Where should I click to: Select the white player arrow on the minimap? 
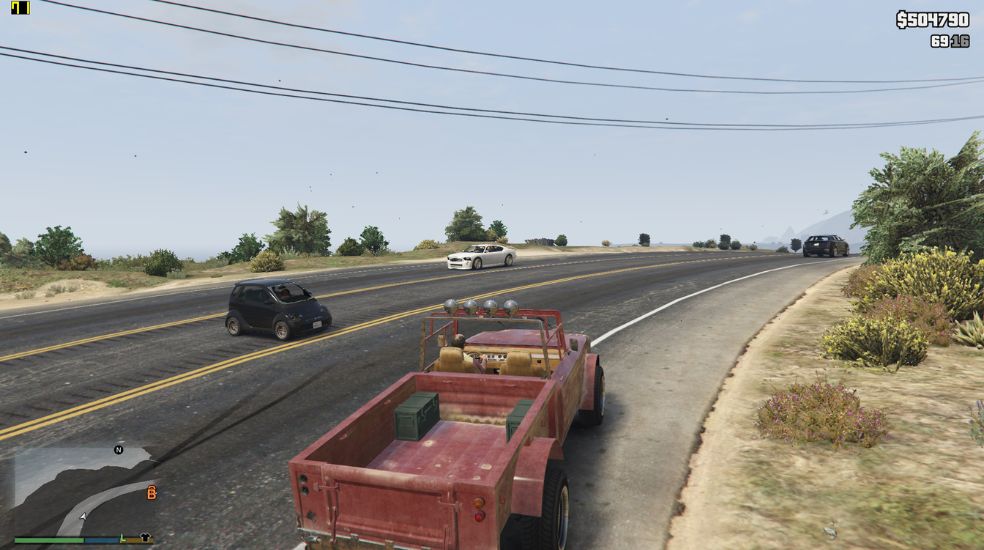83,516
